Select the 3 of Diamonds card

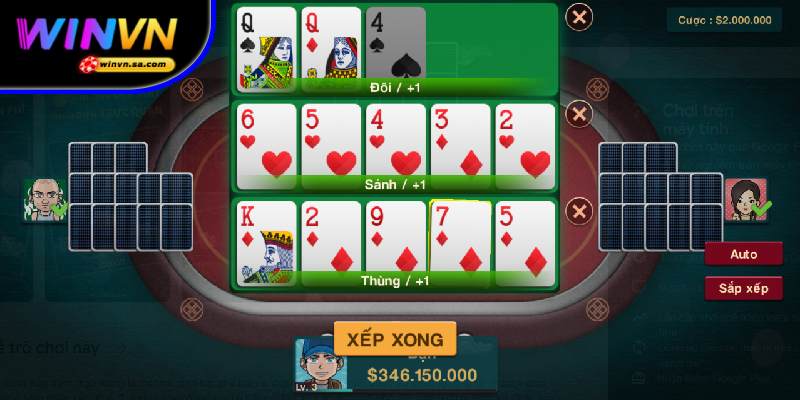click(x=460, y=140)
